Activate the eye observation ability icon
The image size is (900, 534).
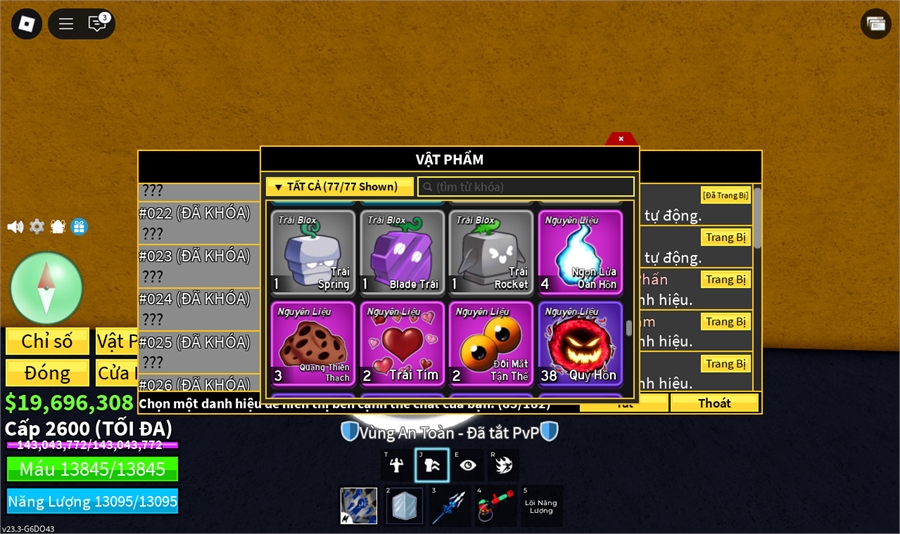tap(468, 465)
